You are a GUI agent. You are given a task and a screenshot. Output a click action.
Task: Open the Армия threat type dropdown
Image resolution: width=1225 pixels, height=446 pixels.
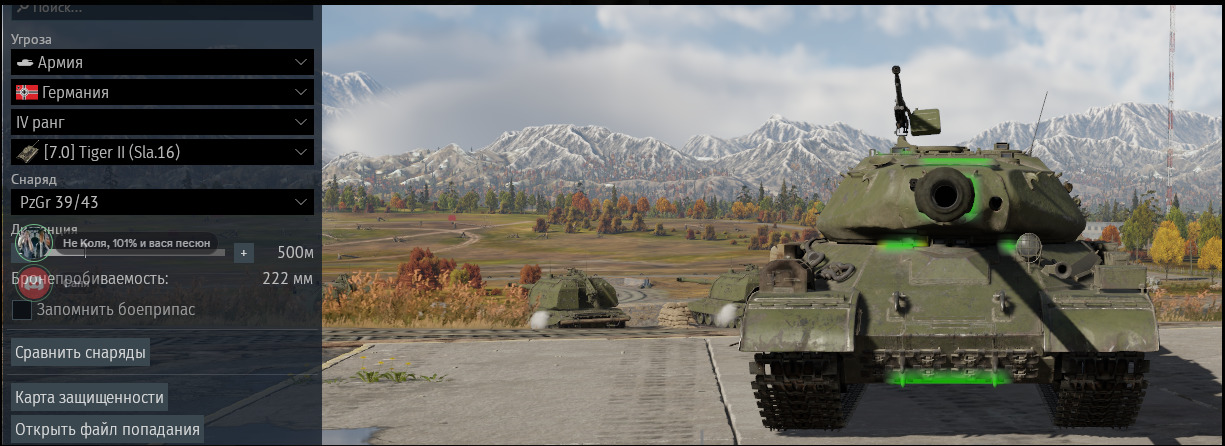point(162,62)
